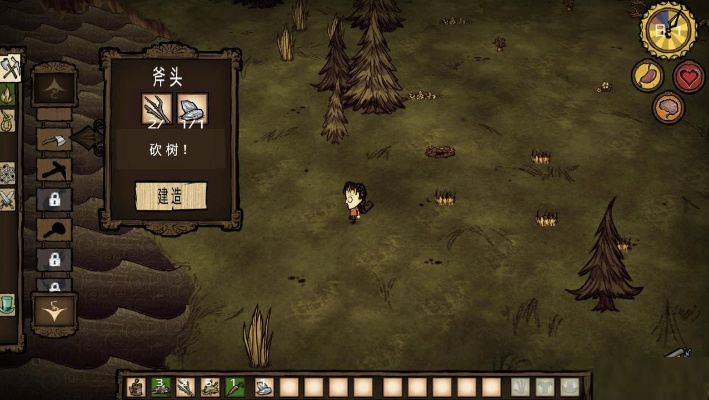The width and height of the screenshot is (709, 400).
Task: Open the Science crafting tab
Action: coord(7,173)
